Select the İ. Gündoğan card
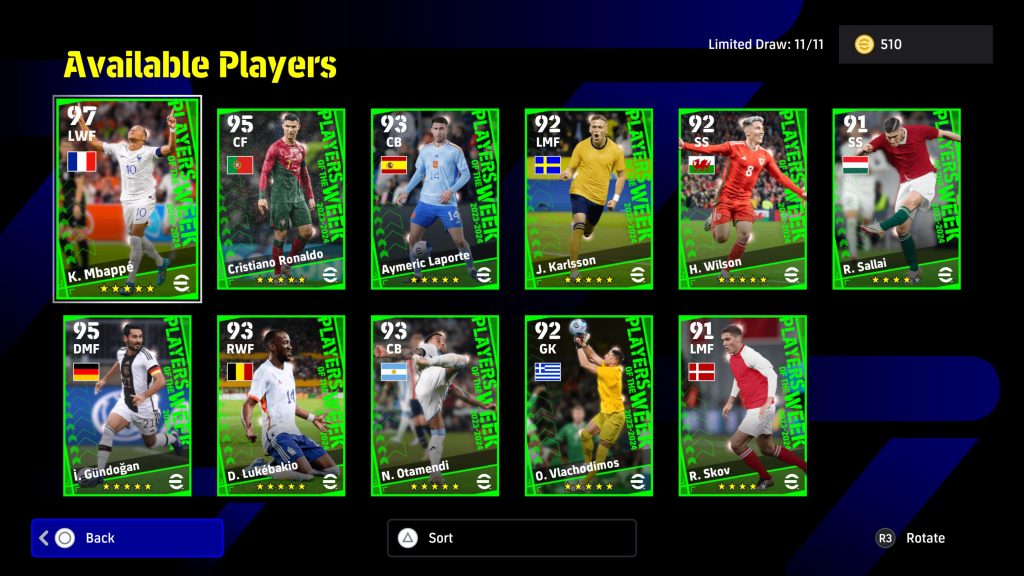1024x576 pixels. (x=127, y=405)
